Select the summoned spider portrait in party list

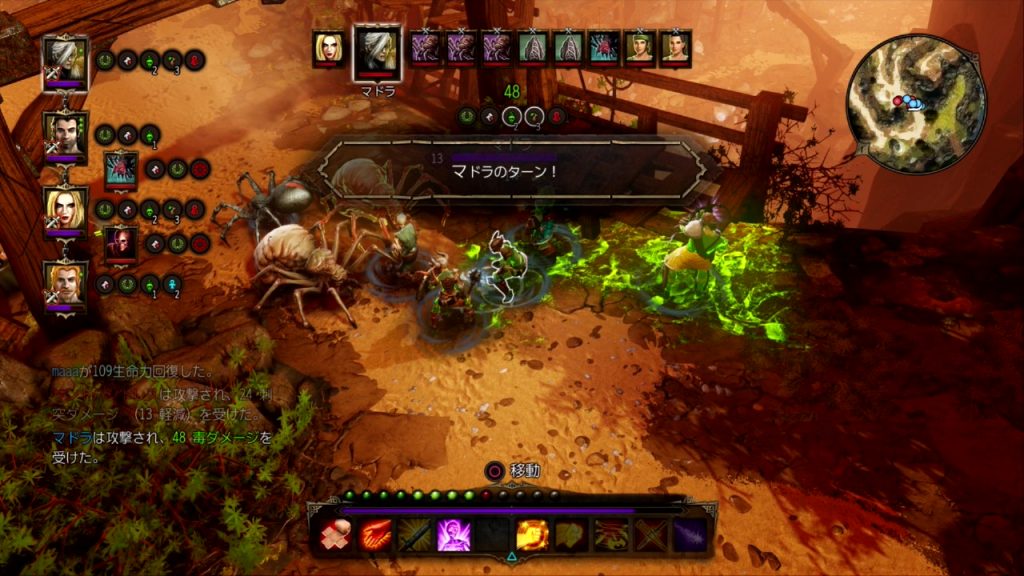coord(120,169)
